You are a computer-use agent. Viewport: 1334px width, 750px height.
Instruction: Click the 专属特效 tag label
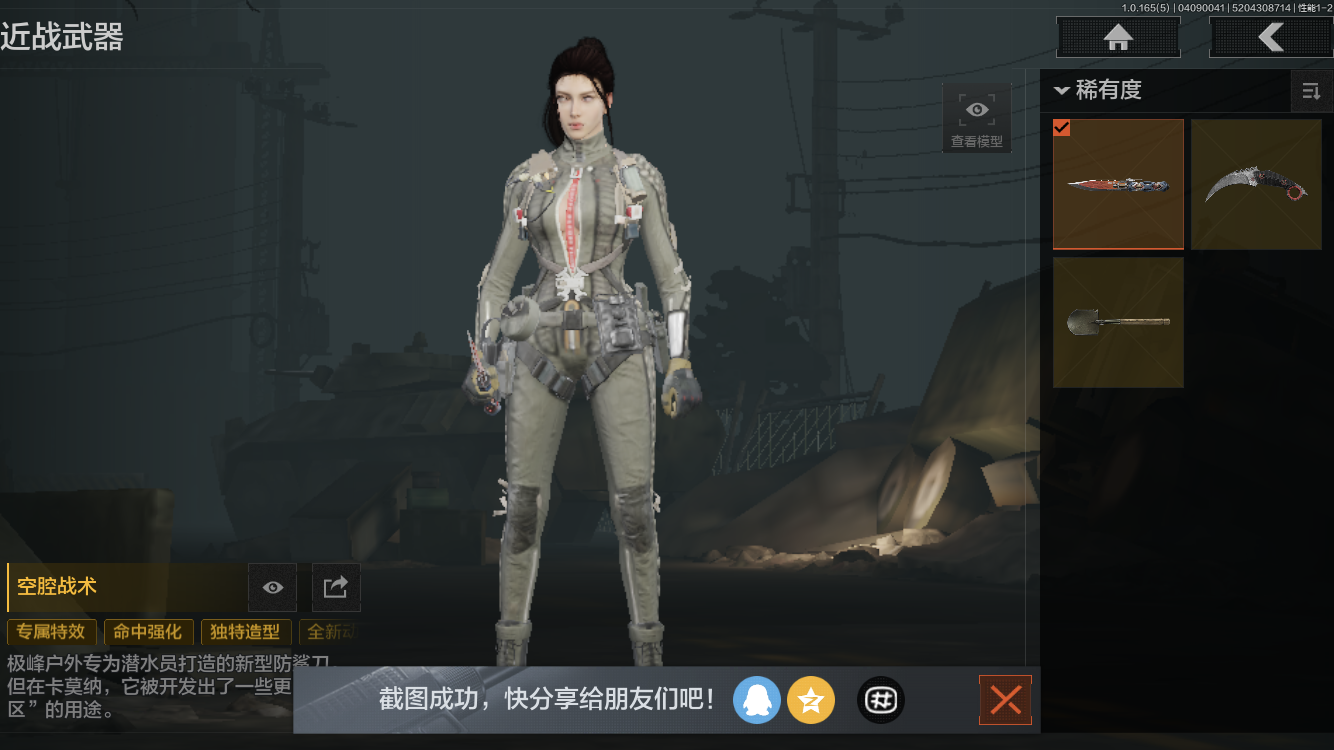point(51,632)
